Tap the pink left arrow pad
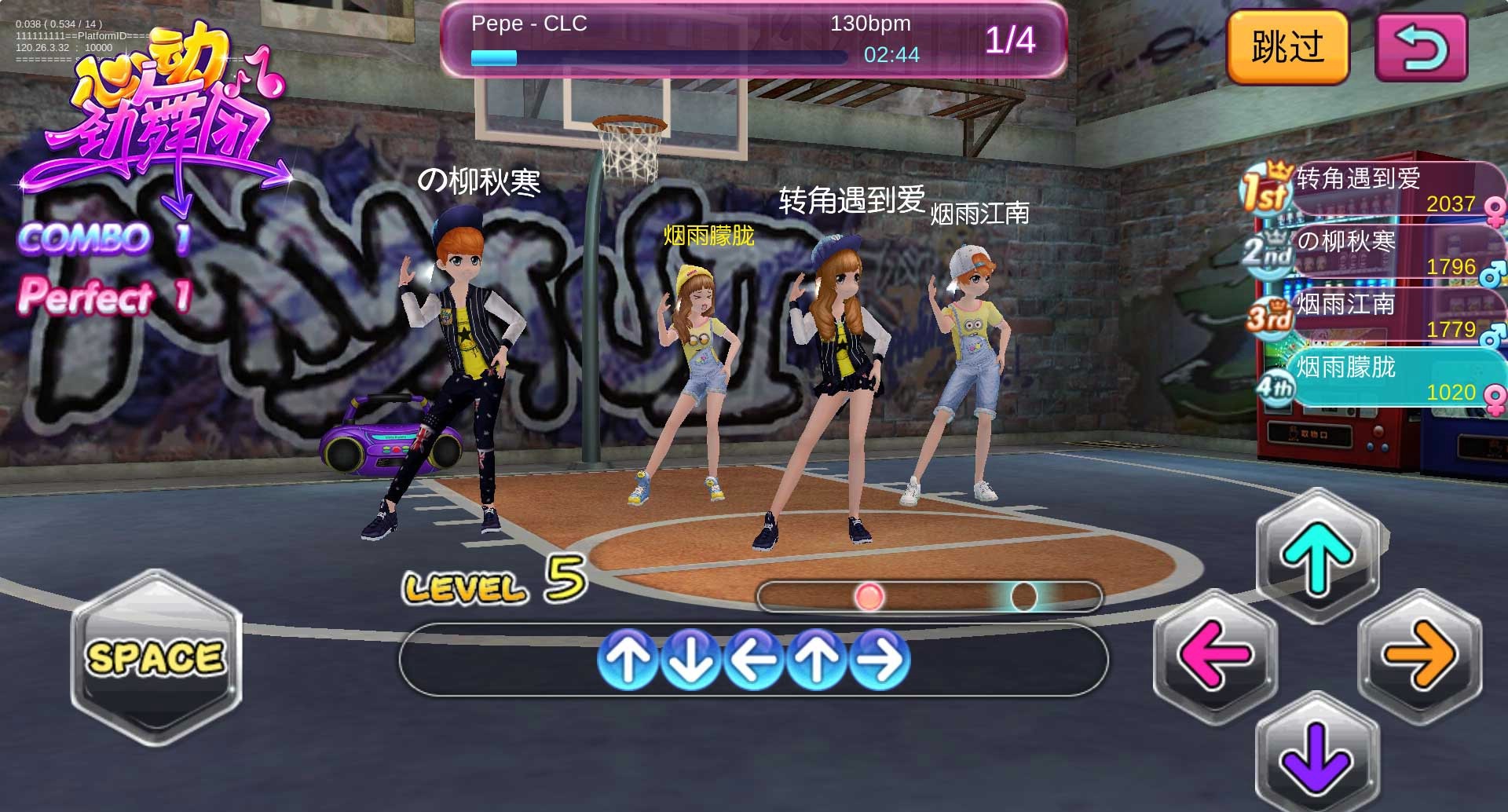Image resolution: width=1508 pixels, height=812 pixels. 1215,654
